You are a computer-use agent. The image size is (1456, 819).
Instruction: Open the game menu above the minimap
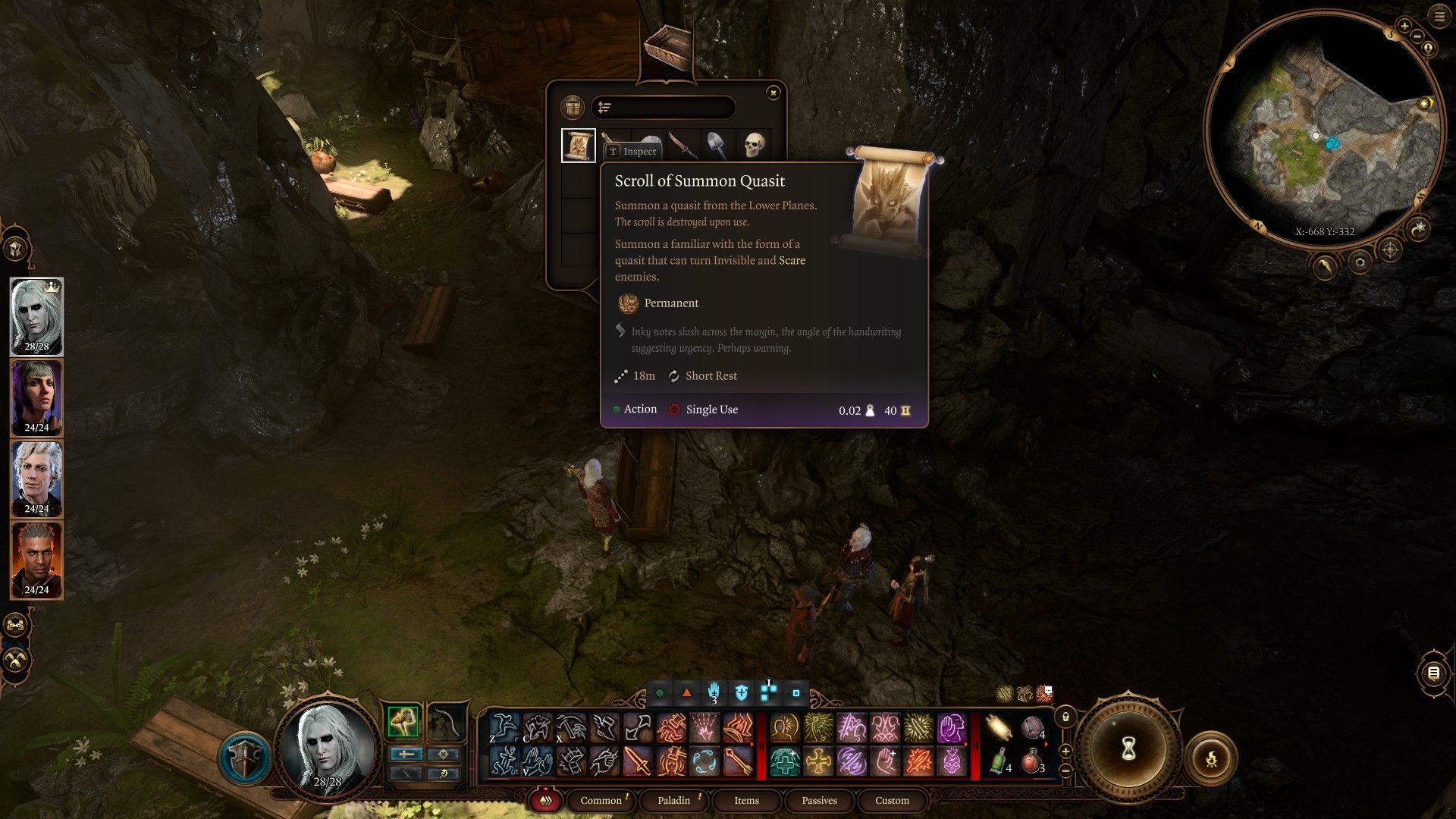point(1439,17)
